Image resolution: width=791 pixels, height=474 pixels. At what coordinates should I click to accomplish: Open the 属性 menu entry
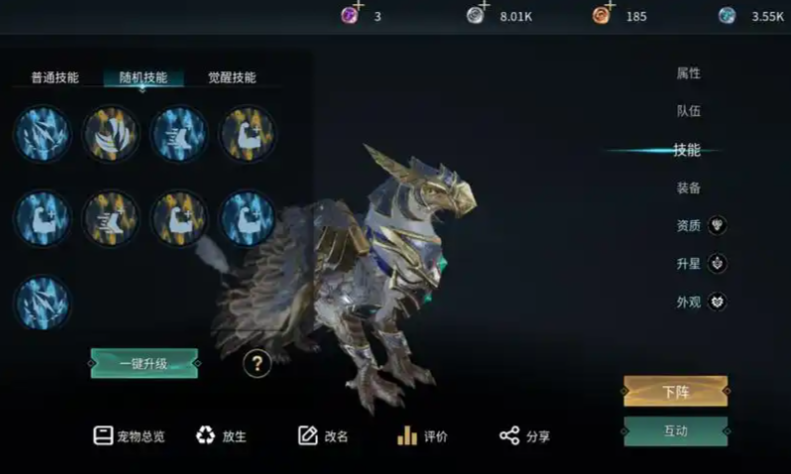[688, 73]
